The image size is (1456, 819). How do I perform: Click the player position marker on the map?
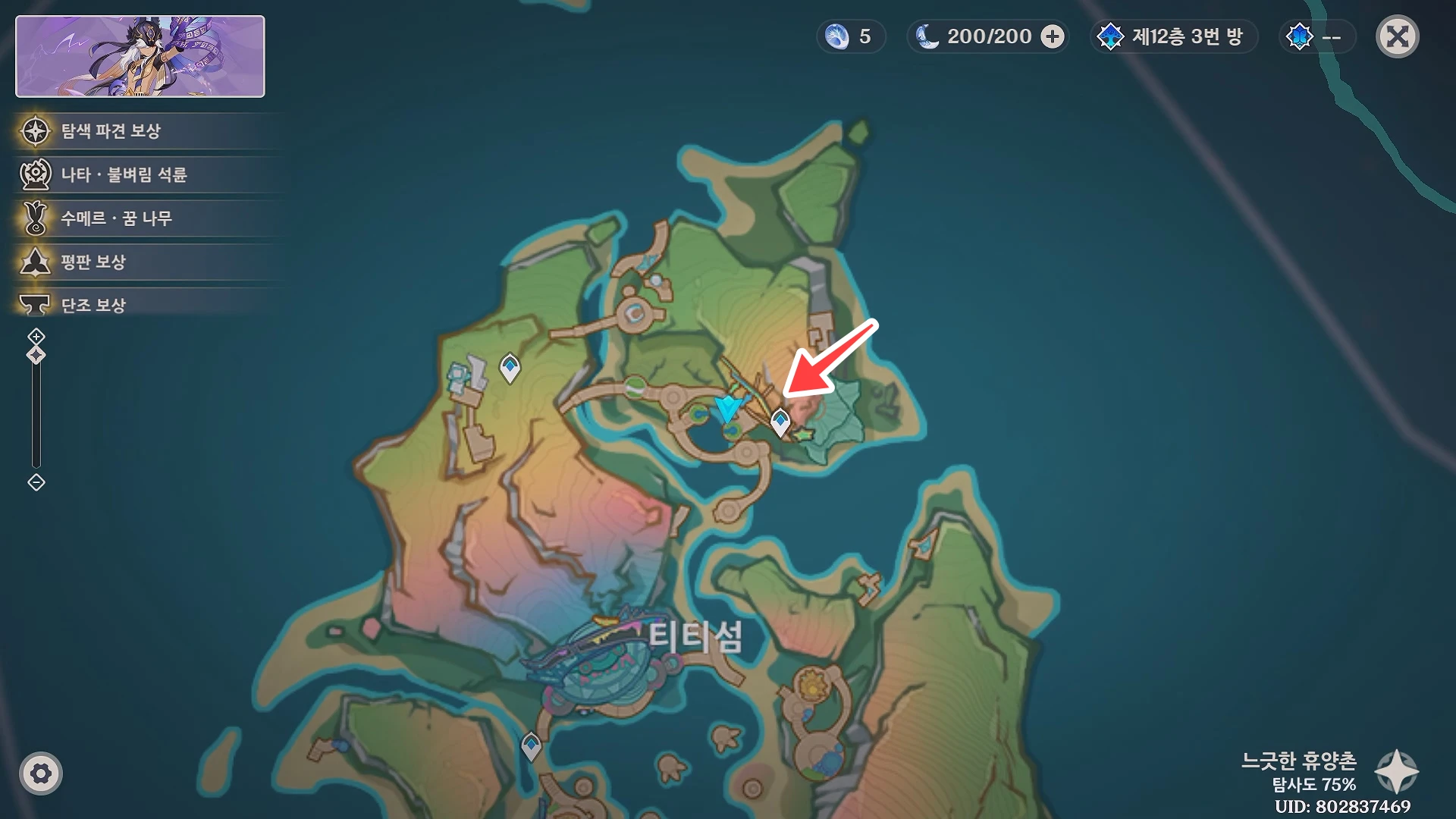[x=726, y=409]
